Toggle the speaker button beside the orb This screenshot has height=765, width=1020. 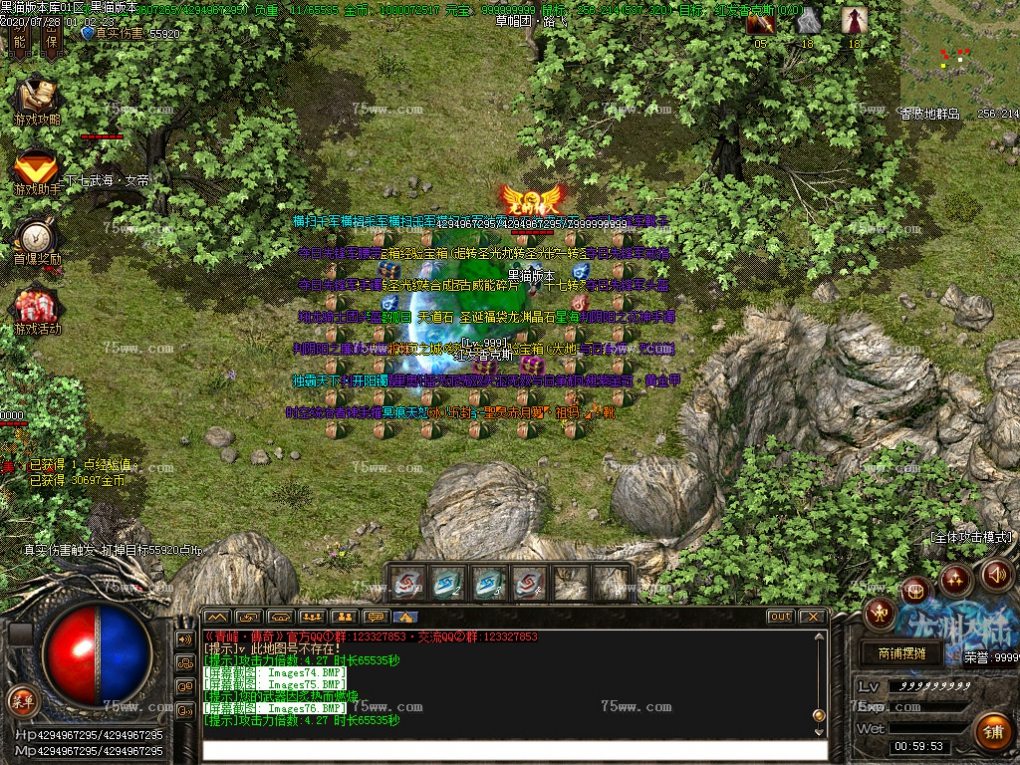click(x=184, y=638)
